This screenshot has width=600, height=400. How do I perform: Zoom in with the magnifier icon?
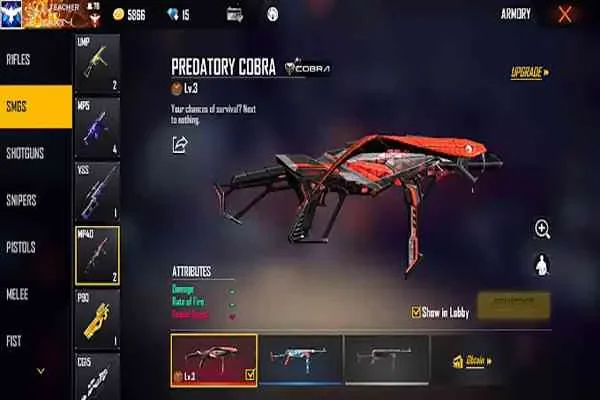pos(542,229)
